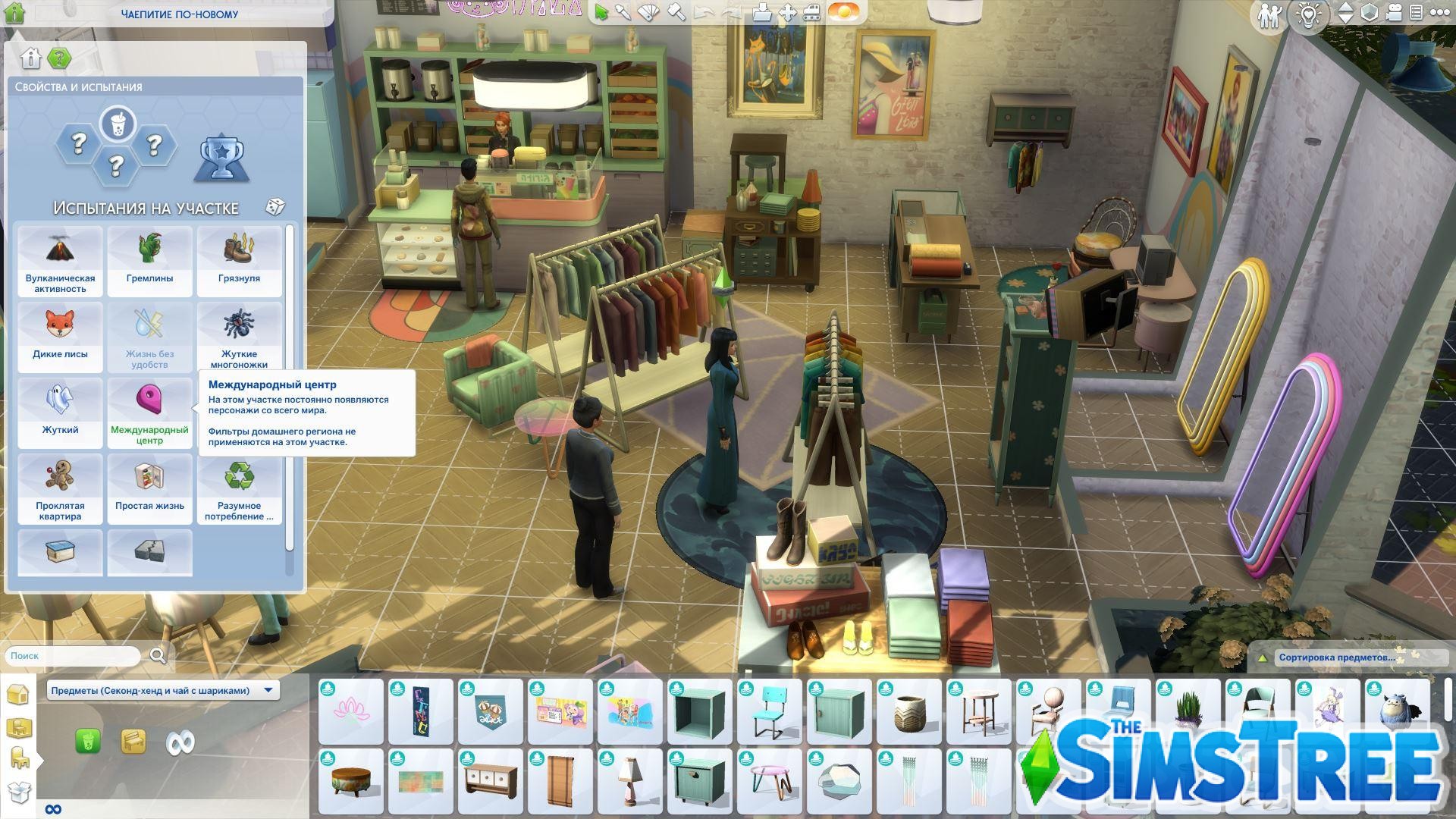Open the Design tool eyedropper

click(623, 12)
